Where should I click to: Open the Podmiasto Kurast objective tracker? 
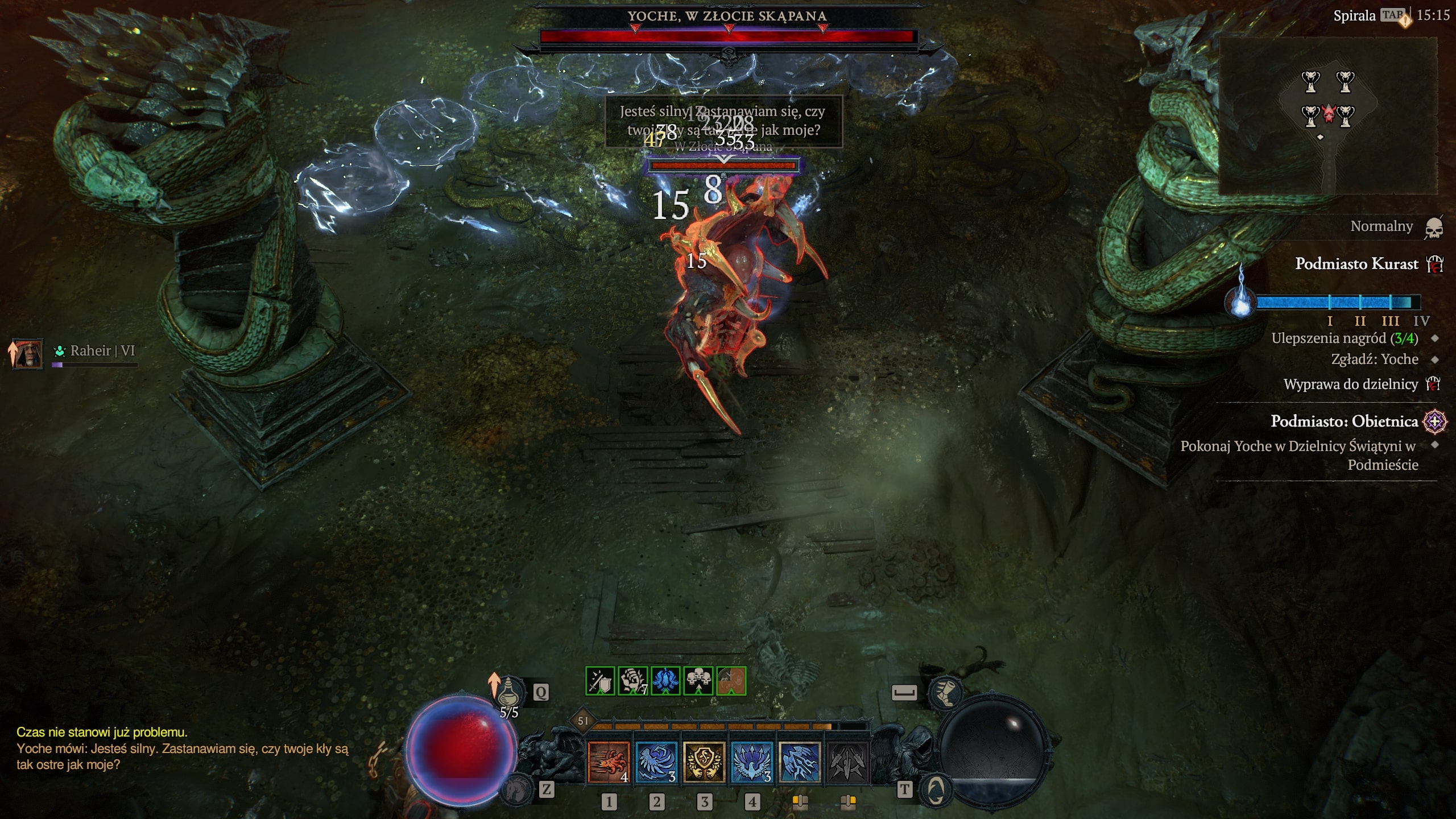coord(1356,264)
